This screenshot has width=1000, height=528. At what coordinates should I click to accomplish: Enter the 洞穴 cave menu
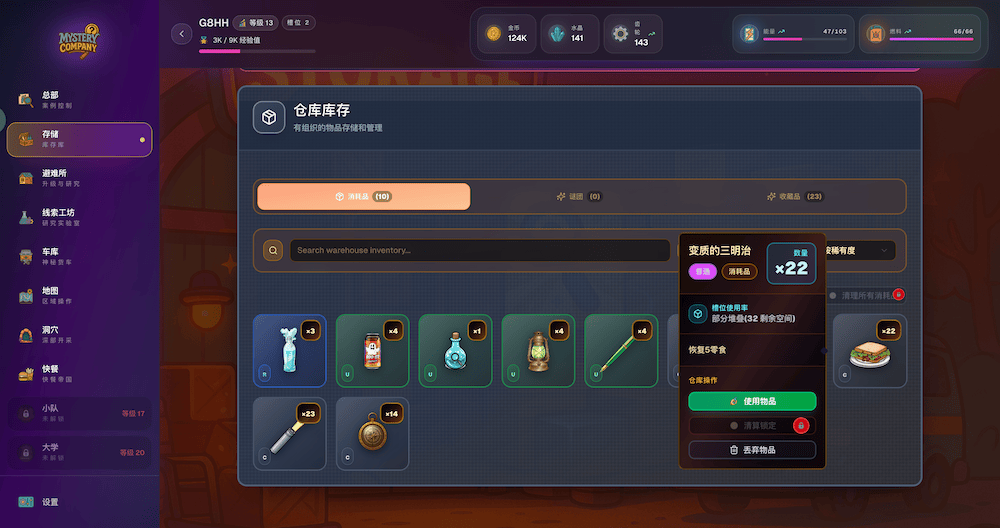[79, 334]
